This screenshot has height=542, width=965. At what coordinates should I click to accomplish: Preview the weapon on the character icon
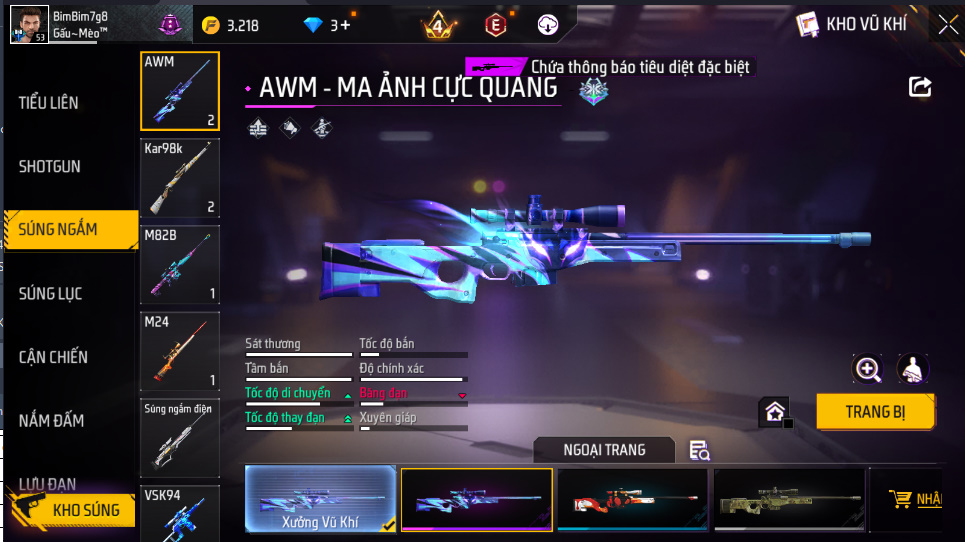click(913, 369)
